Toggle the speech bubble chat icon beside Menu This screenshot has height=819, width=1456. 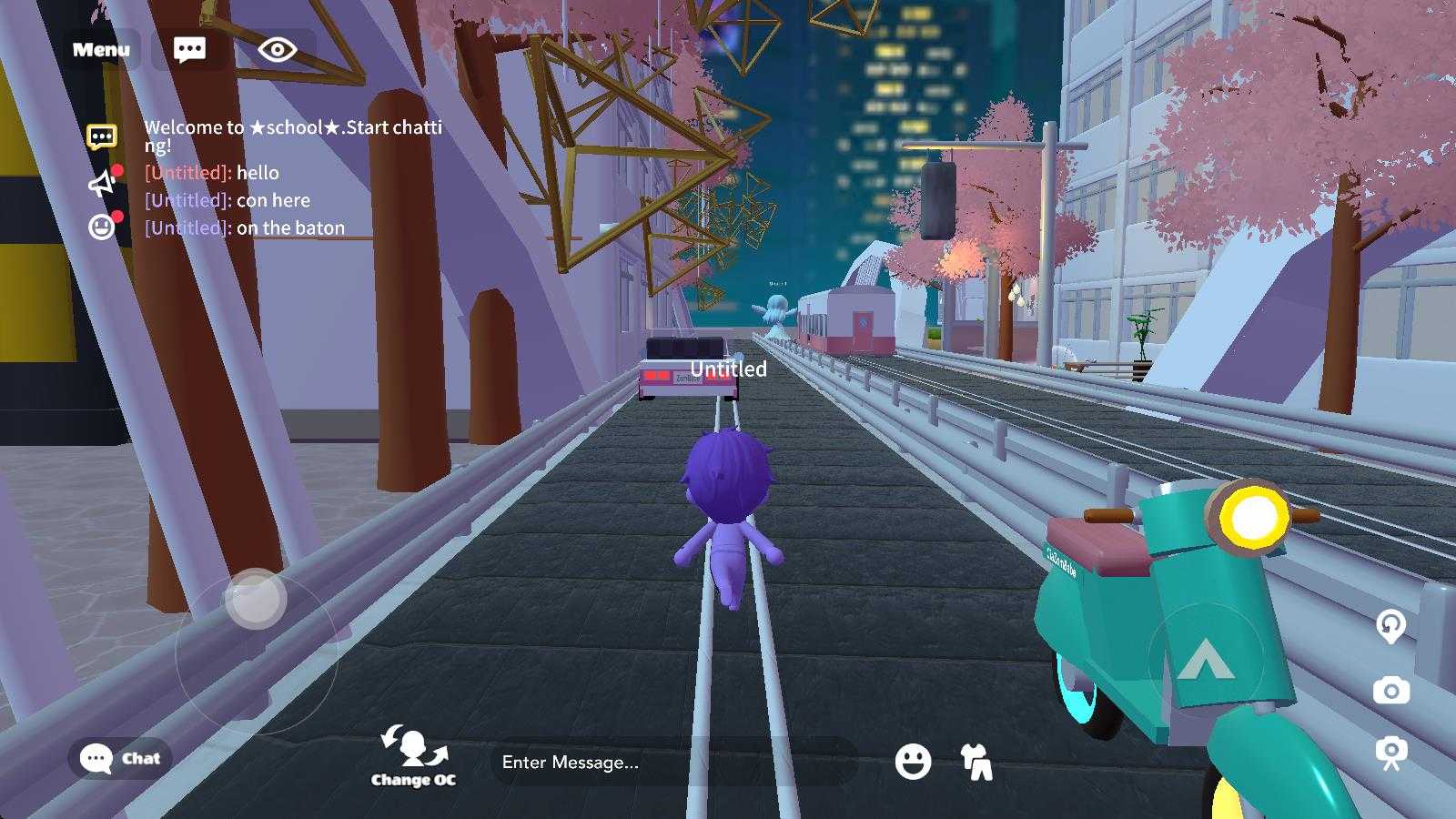(x=189, y=50)
